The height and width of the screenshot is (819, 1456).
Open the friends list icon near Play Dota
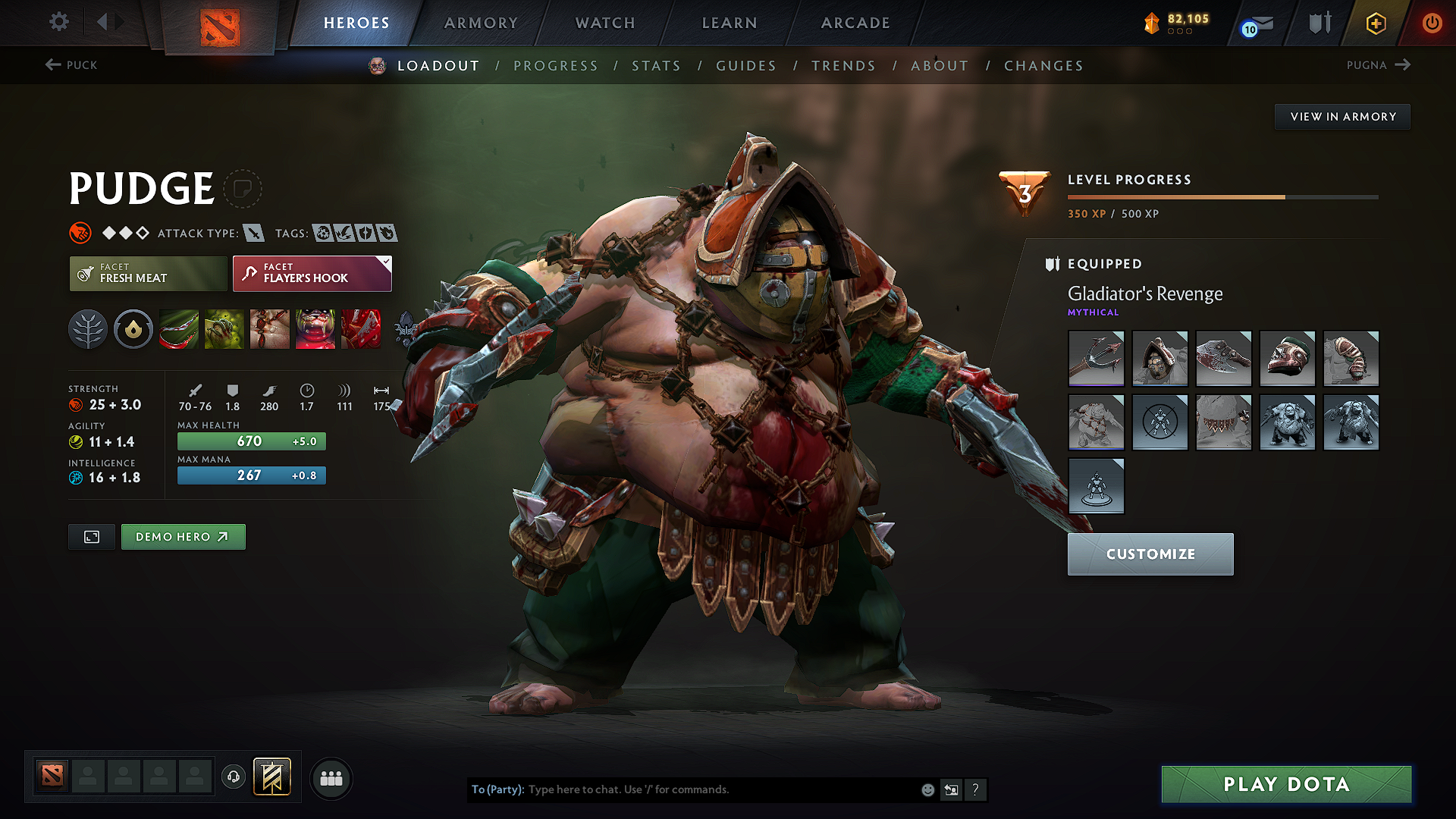(331, 778)
